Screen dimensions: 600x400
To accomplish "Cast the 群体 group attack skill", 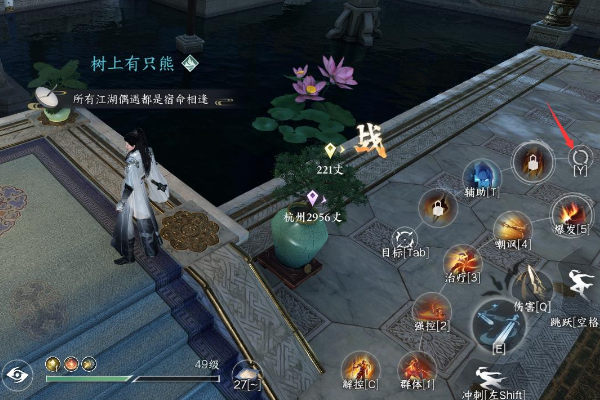I will [x=416, y=366].
